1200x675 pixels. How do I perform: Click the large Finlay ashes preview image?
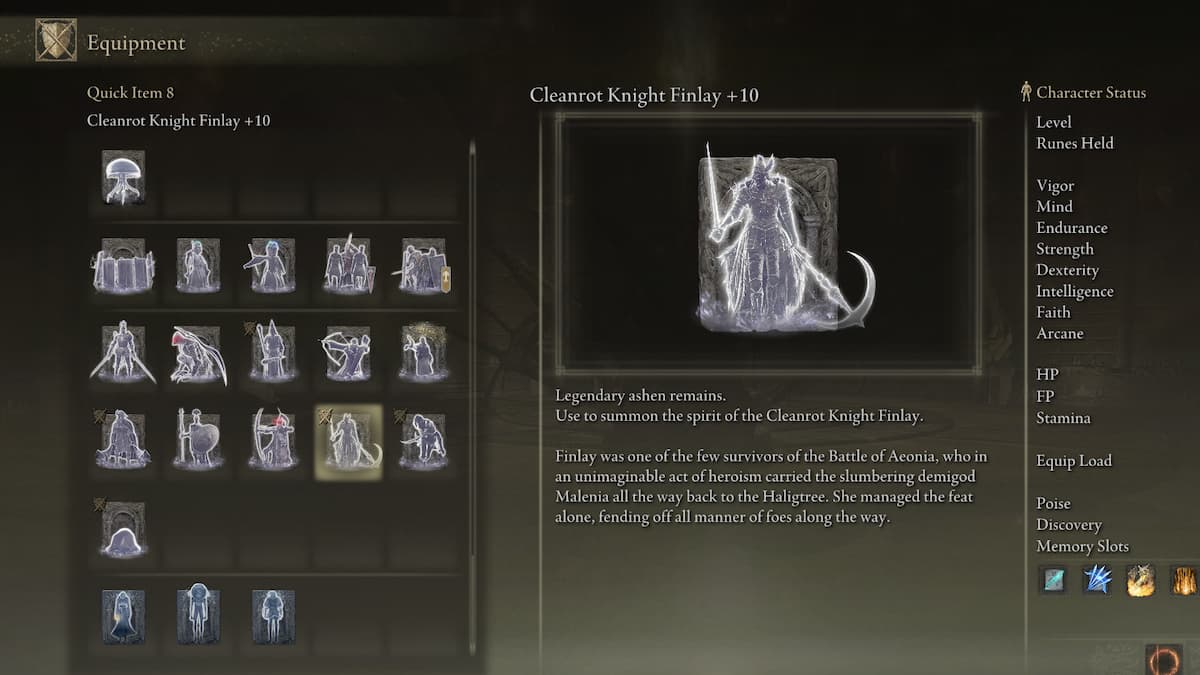click(768, 244)
